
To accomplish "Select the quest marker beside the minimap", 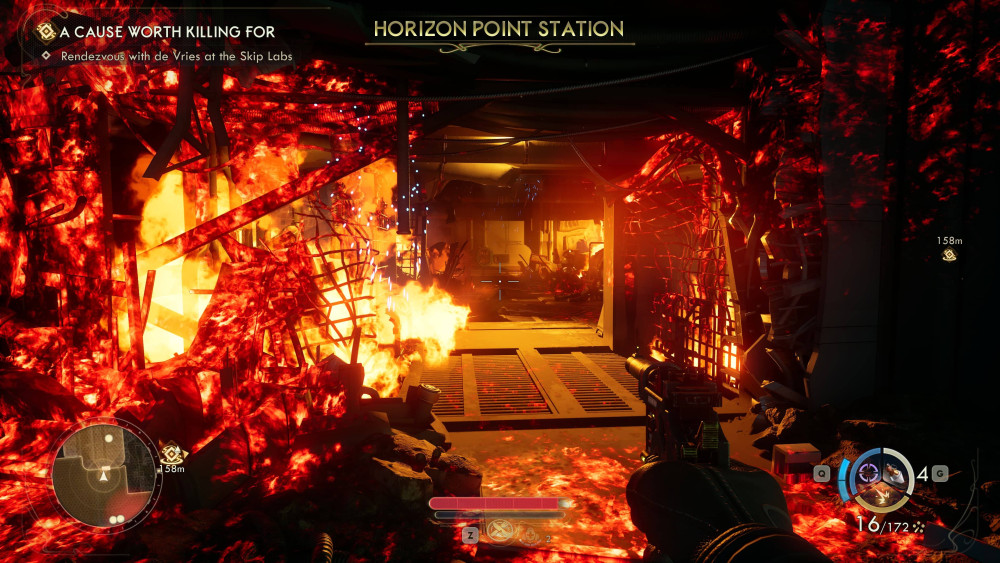I will tap(170, 453).
